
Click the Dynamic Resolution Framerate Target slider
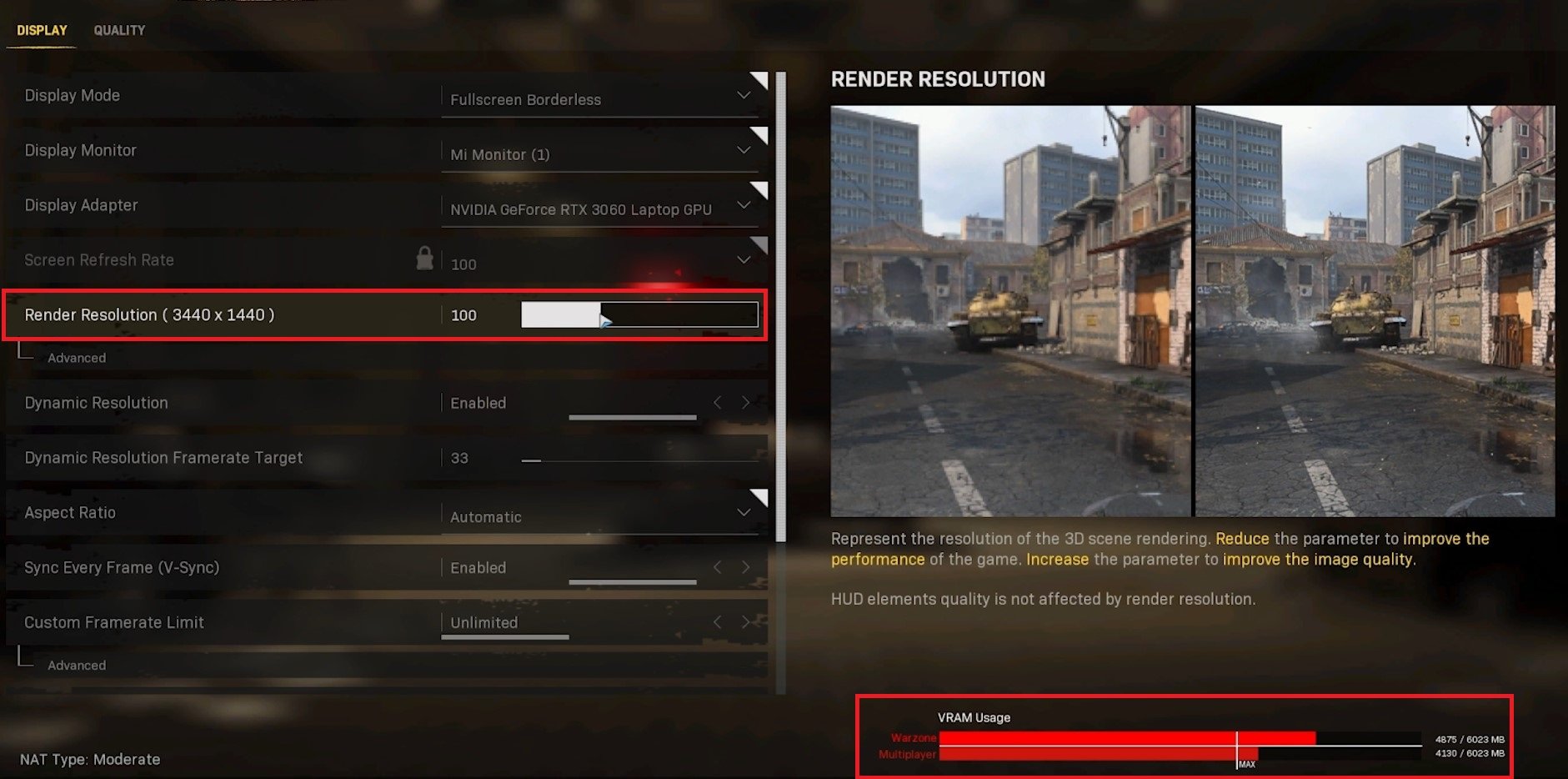[x=639, y=460]
